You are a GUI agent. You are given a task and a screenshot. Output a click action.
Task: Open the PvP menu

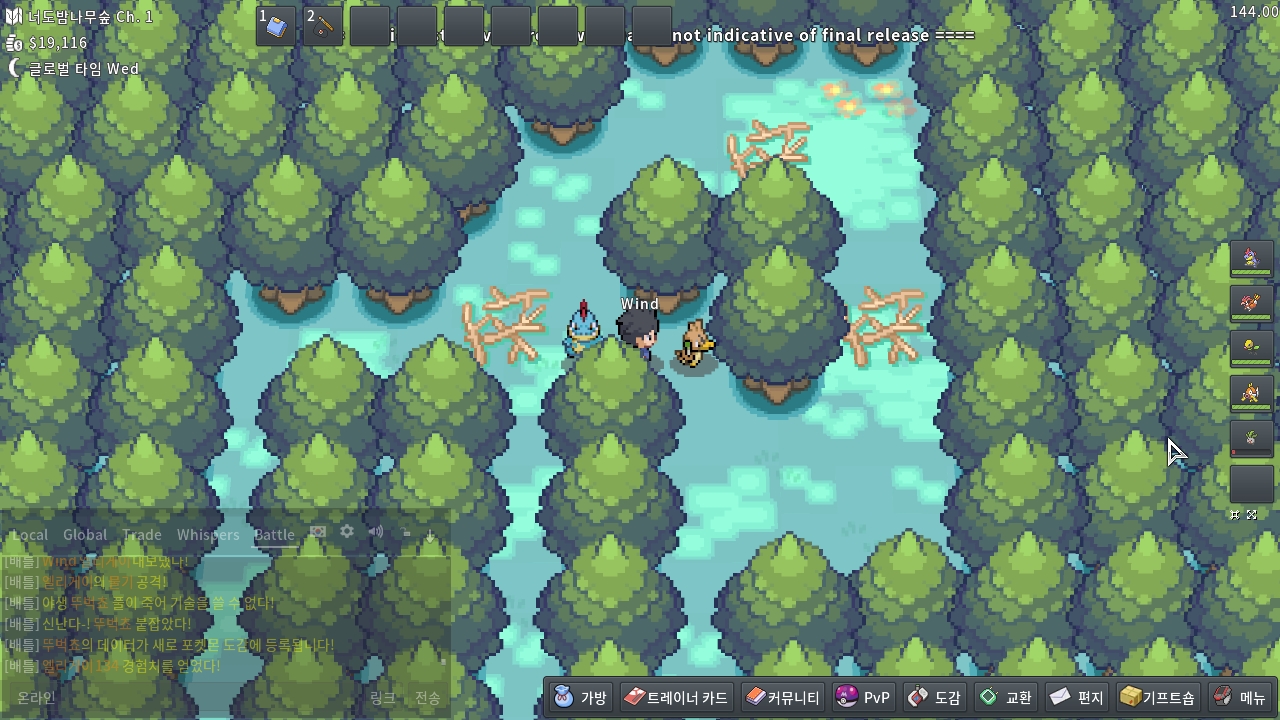pyautogui.click(x=863, y=697)
